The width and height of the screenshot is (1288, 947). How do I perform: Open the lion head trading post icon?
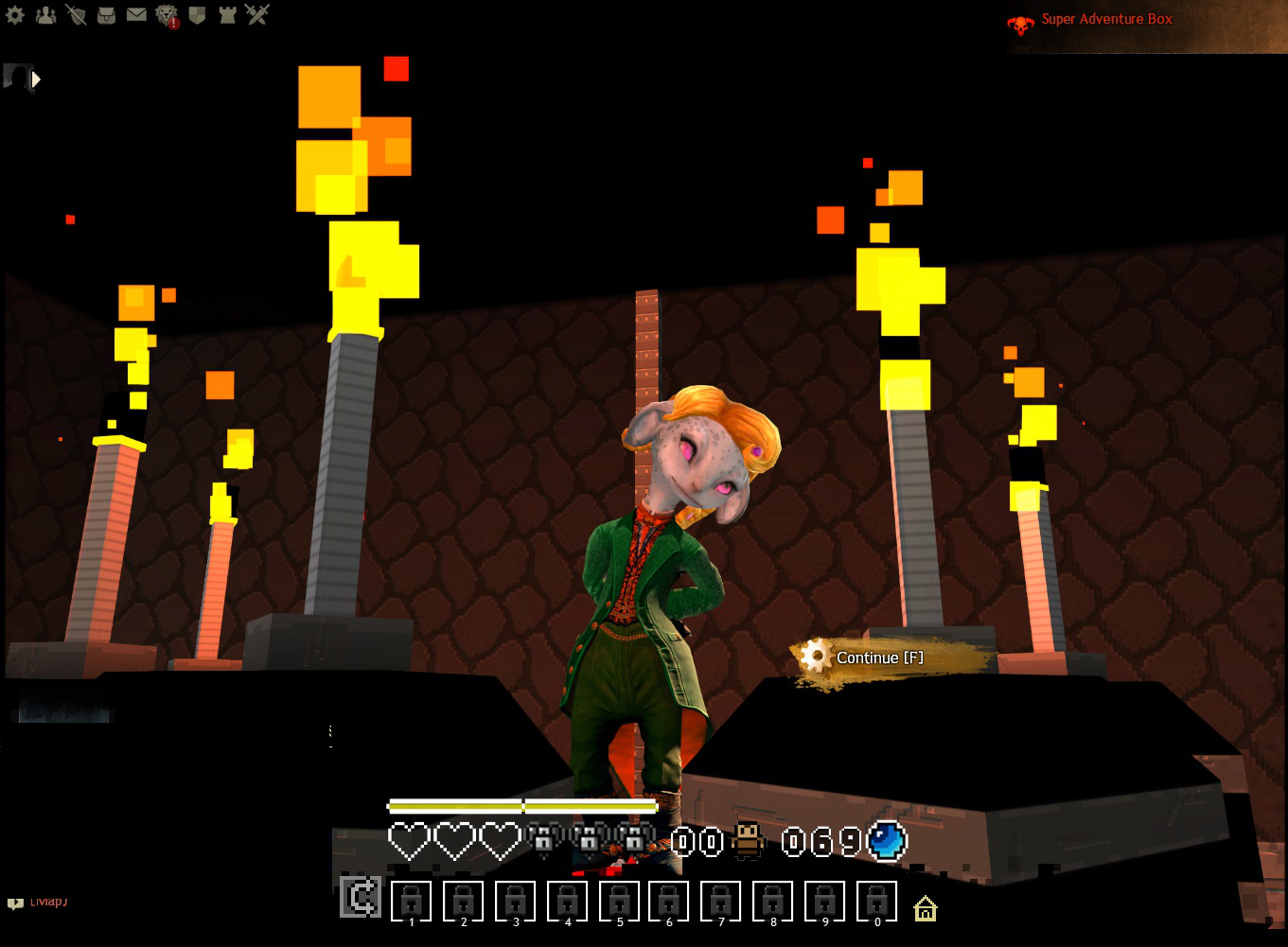[x=167, y=15]
